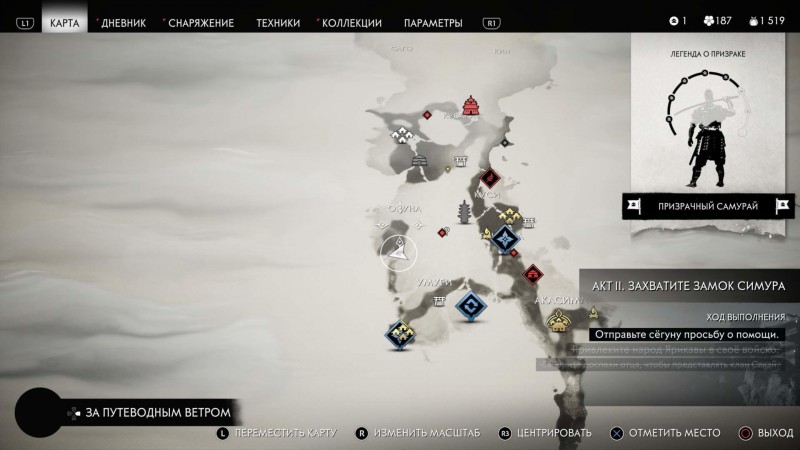Select the red castle marker on the map
Screen dimensions: 800x450
[471, 107]
